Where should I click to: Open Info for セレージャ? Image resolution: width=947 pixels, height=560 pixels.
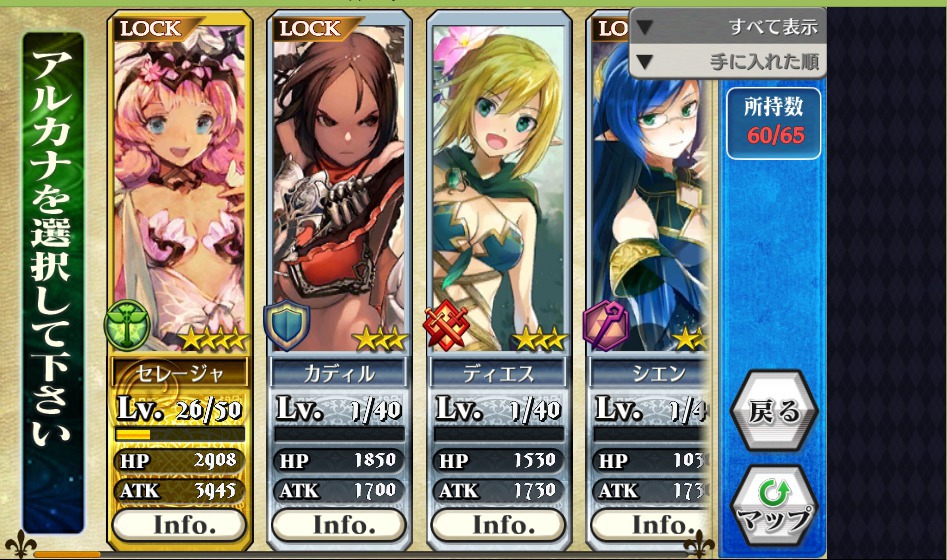(x=179, y=524)
